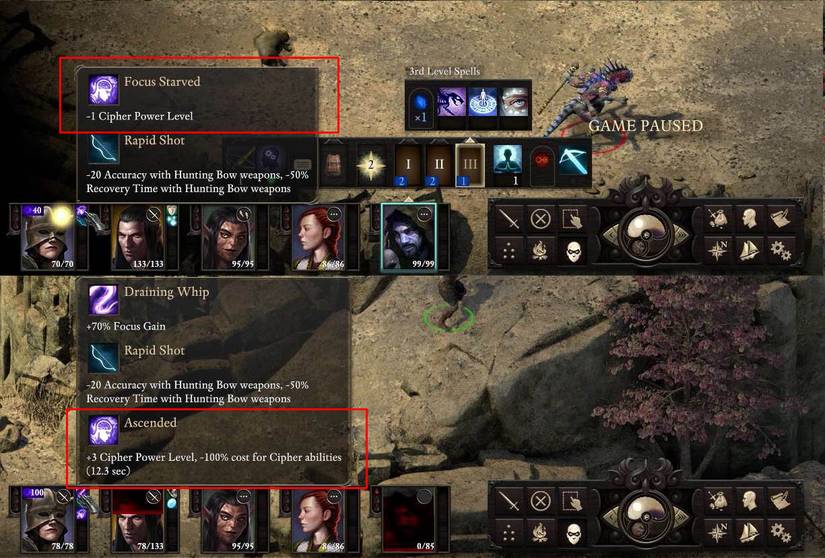825x558 pixels.
Task: Choose the dark-haired portrait with 133/133 health
Action: (x=138, y=236)
